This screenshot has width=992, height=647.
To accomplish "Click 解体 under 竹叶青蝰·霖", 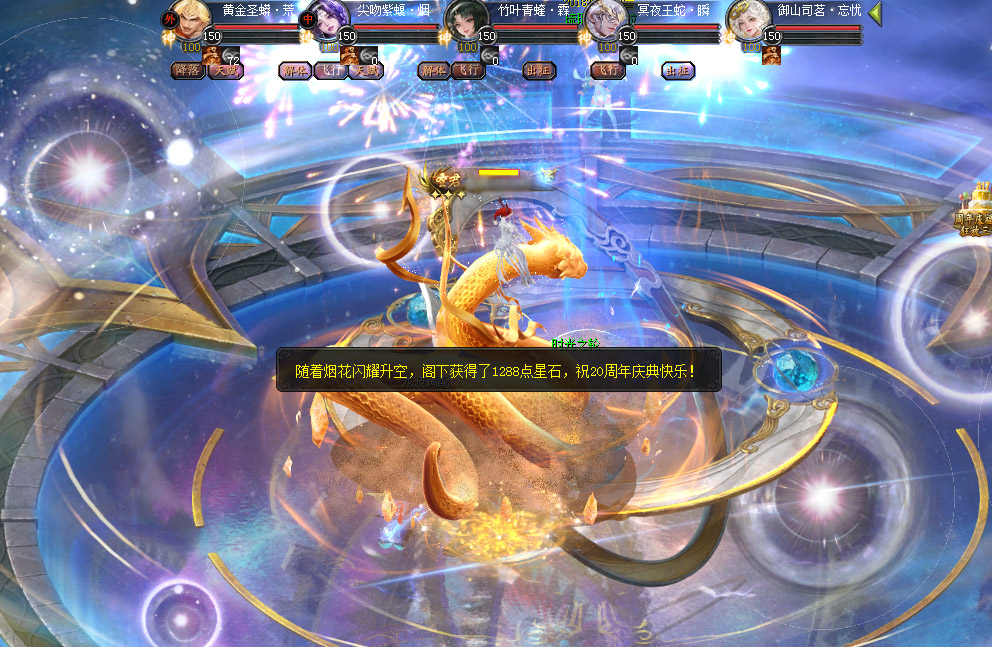I will pyautogui.click(x=433, y=71).
